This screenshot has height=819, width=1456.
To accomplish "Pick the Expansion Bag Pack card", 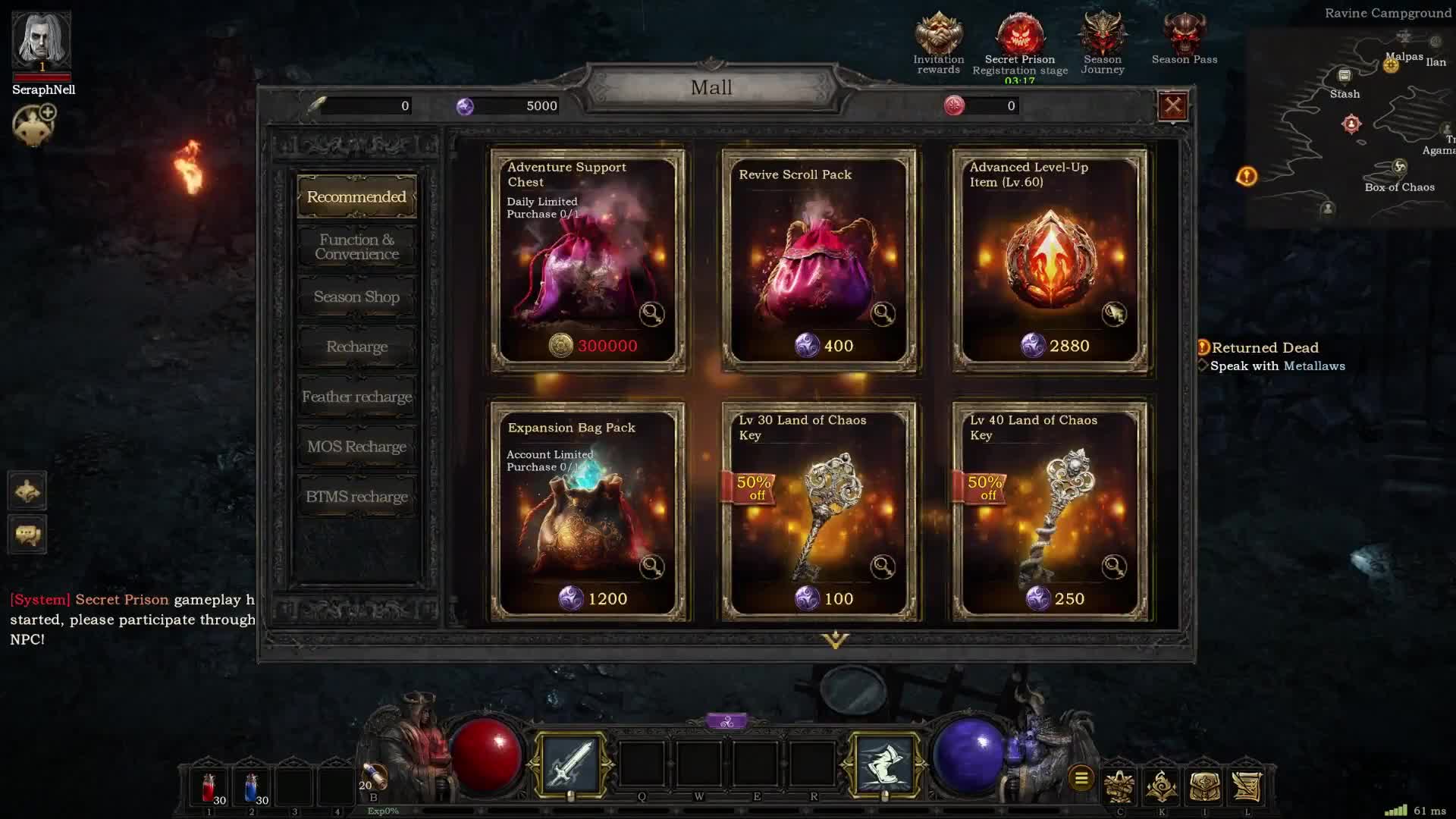I will pos(588,512).
